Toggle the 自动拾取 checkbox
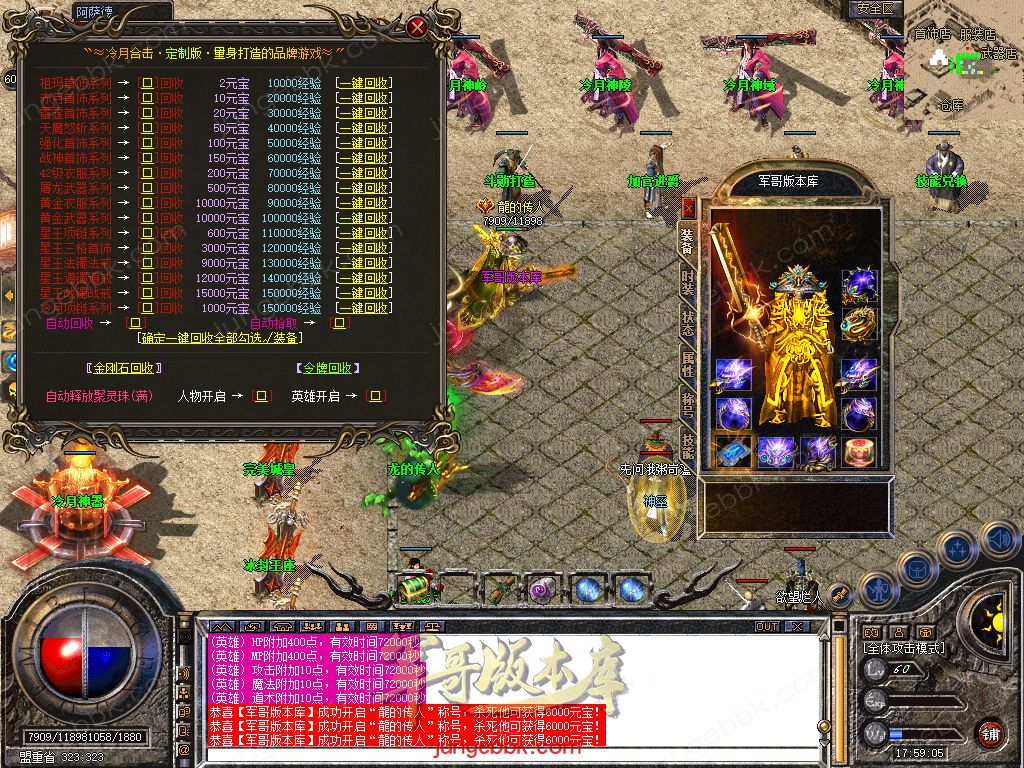 pyautogui.click(x=339, y=323)
